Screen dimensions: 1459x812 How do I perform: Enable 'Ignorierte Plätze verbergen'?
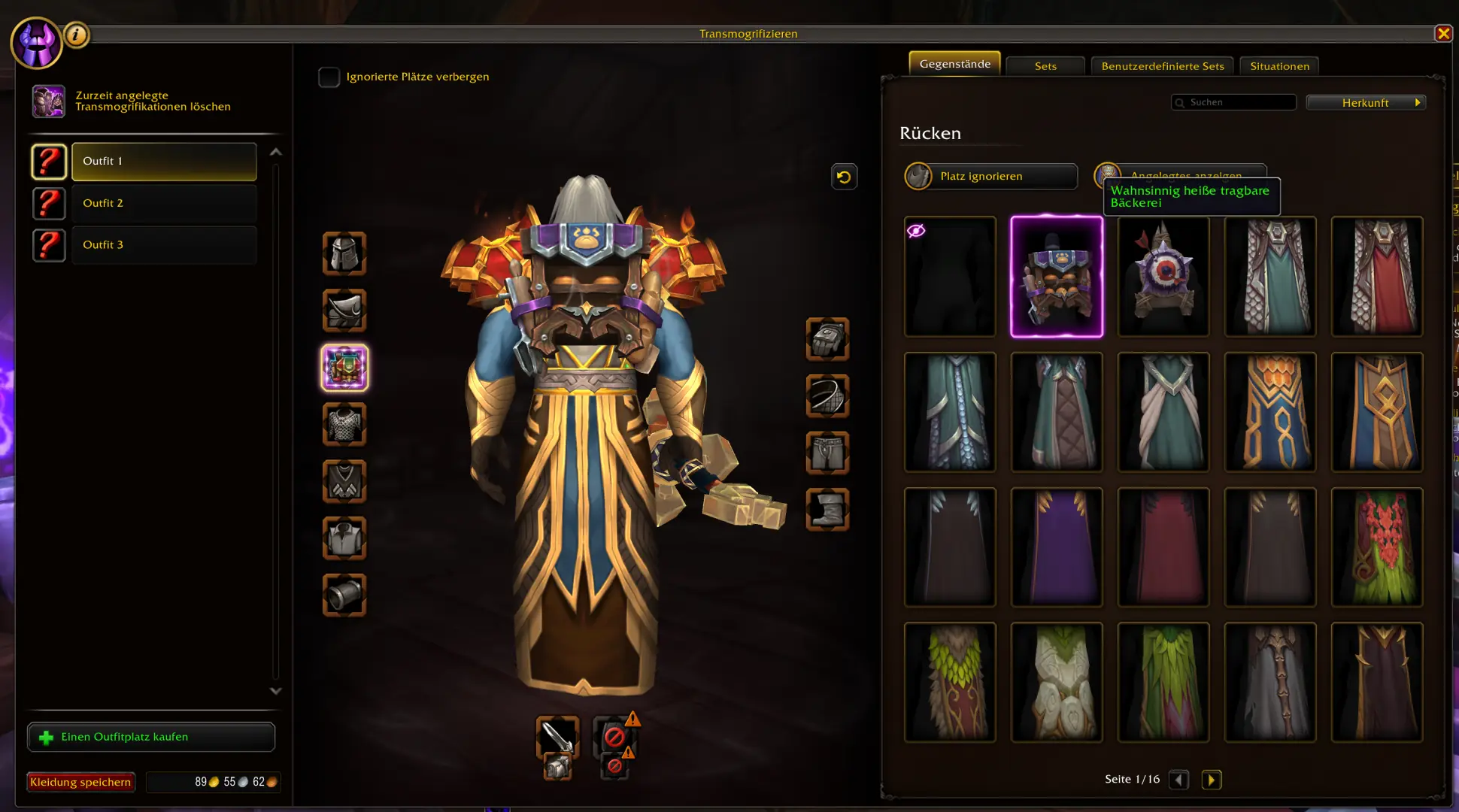point(329,76)
